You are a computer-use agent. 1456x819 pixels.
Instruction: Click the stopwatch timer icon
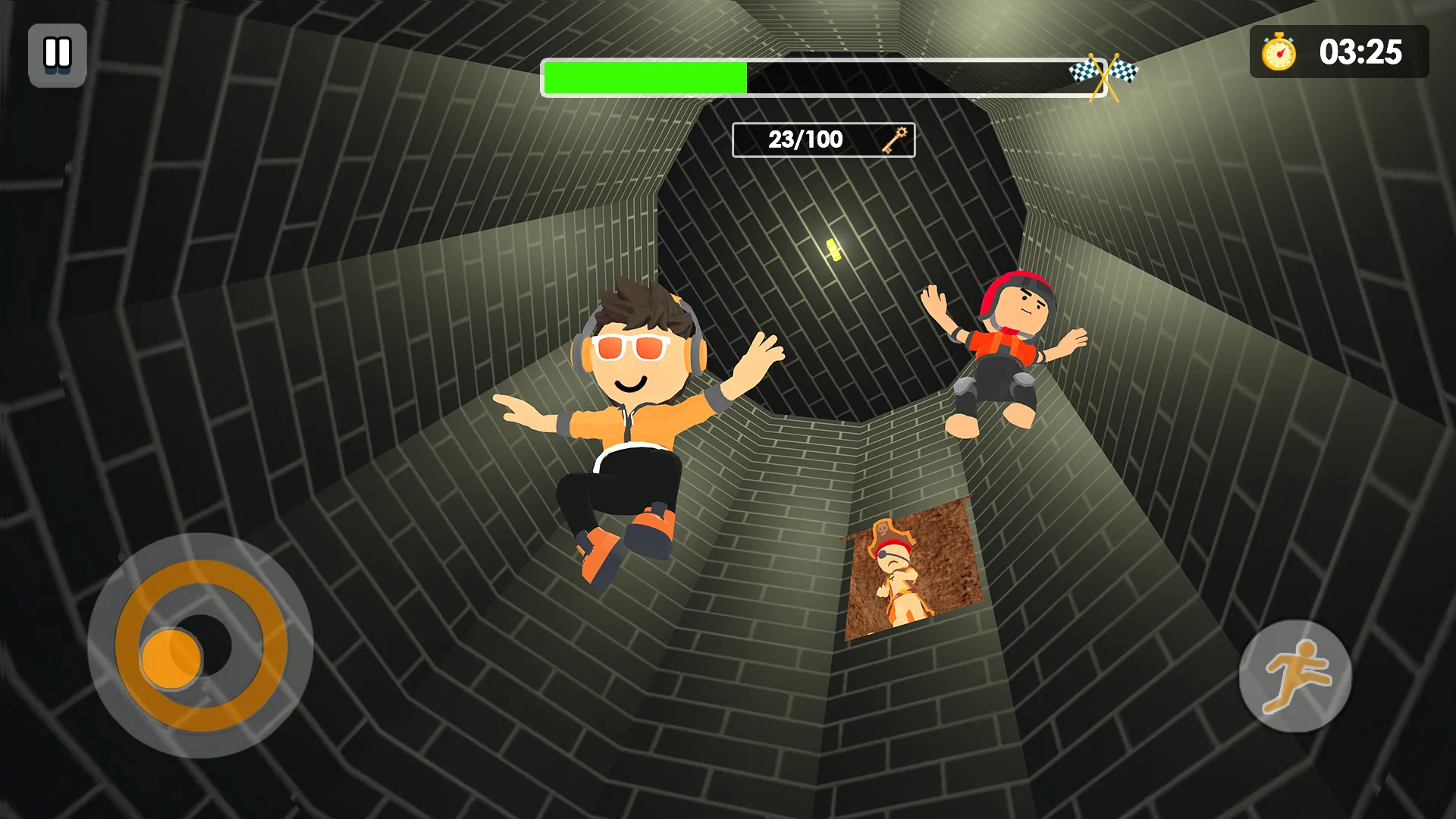click(1280, 54)
